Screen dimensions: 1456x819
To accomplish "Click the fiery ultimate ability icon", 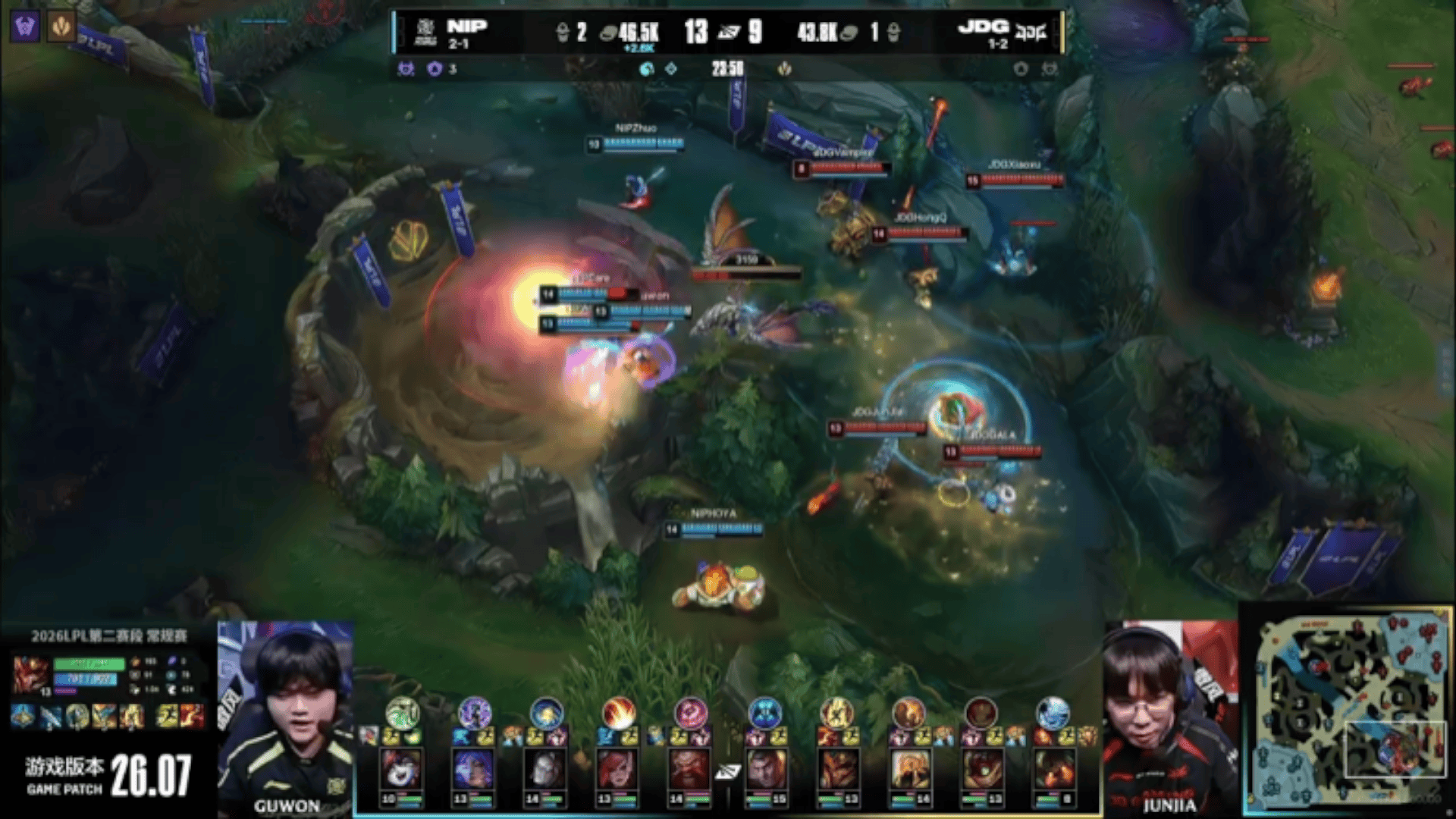I will pos(618,714).
